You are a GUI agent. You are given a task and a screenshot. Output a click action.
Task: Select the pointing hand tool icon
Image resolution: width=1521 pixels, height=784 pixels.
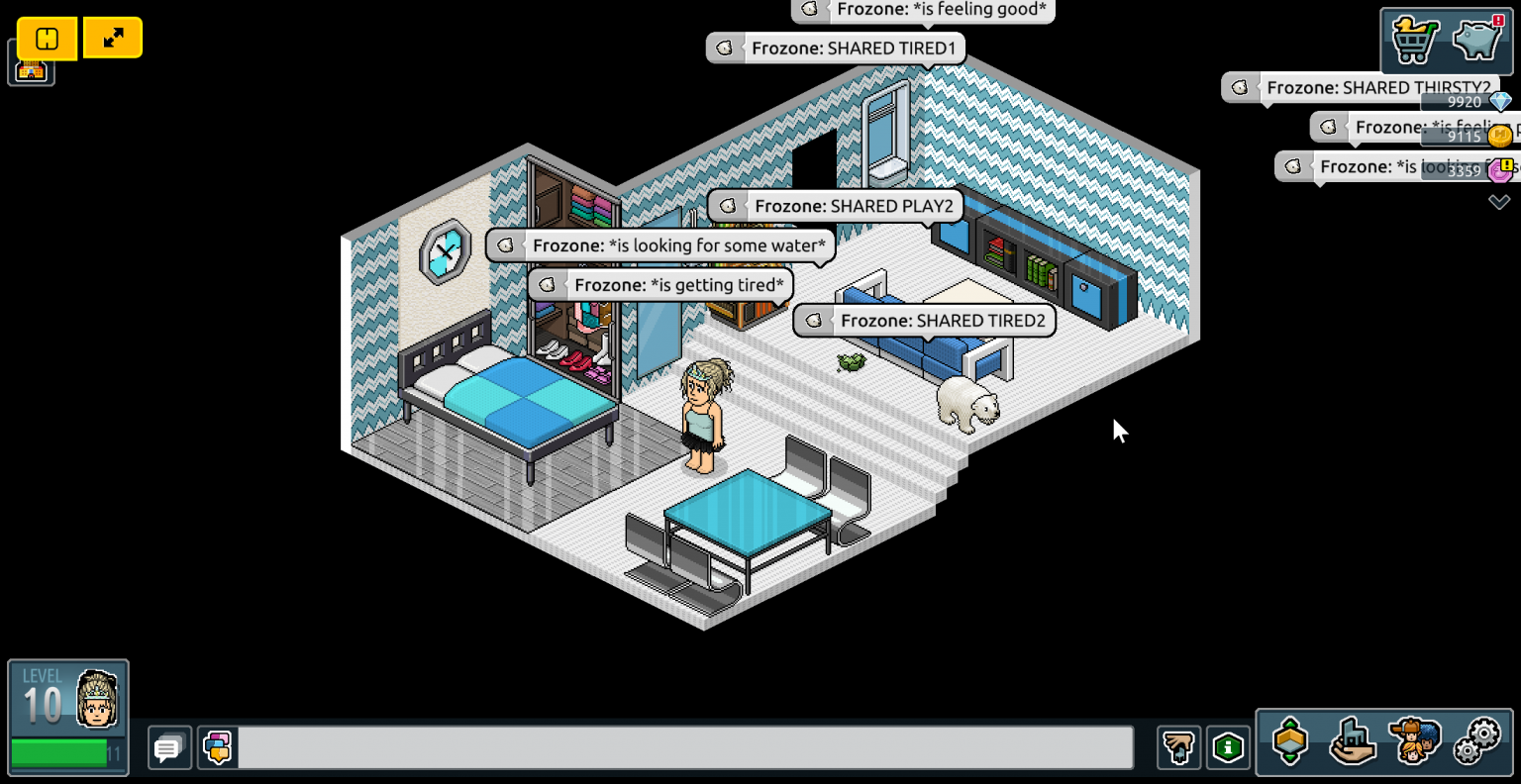coord(1178,747)
